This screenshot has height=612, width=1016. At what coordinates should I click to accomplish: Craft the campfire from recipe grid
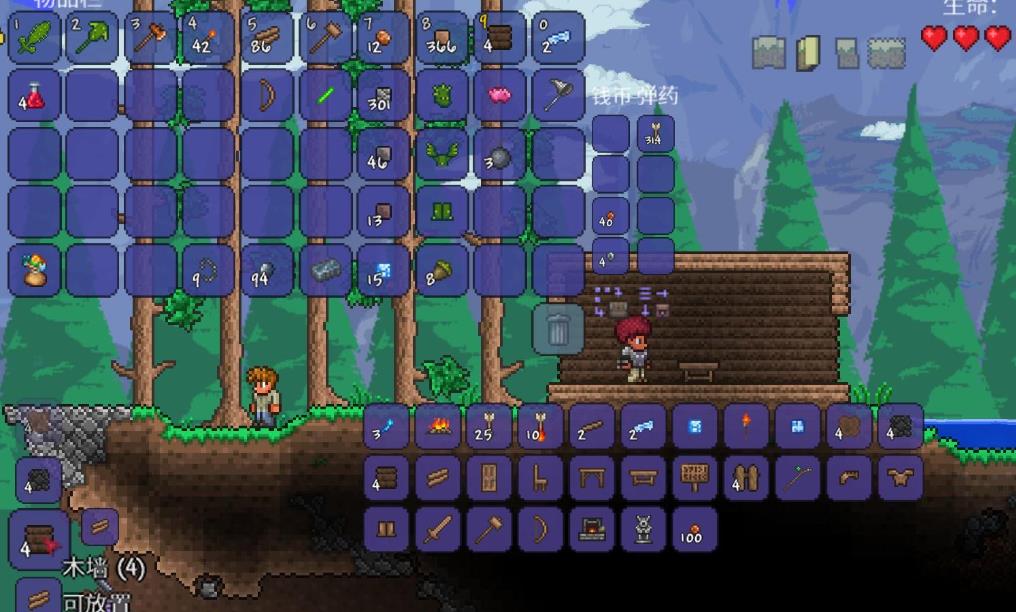pyautogui.click(x=438, y=426)
